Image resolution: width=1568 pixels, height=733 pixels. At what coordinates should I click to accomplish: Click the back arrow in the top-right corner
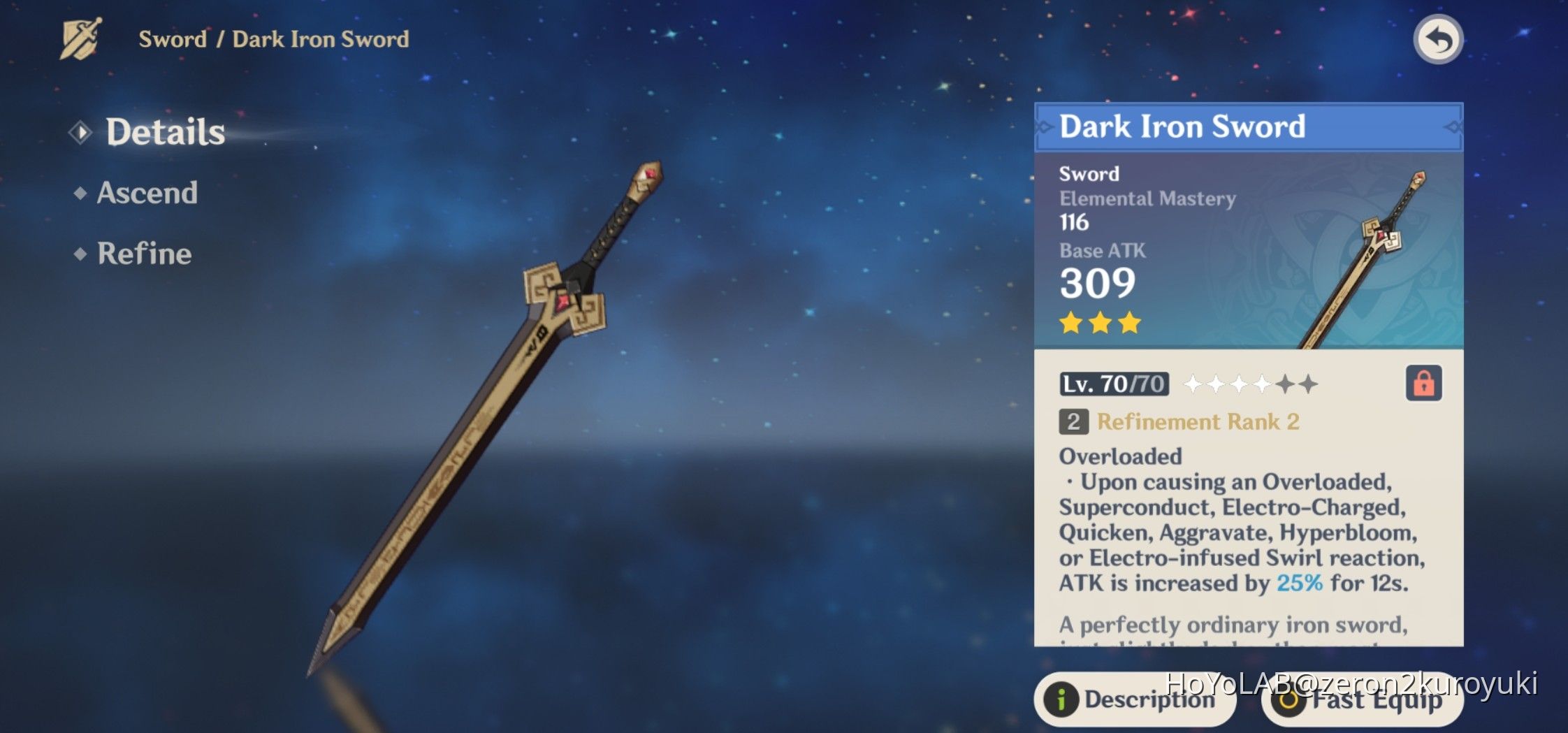(x=1438, y=39)
